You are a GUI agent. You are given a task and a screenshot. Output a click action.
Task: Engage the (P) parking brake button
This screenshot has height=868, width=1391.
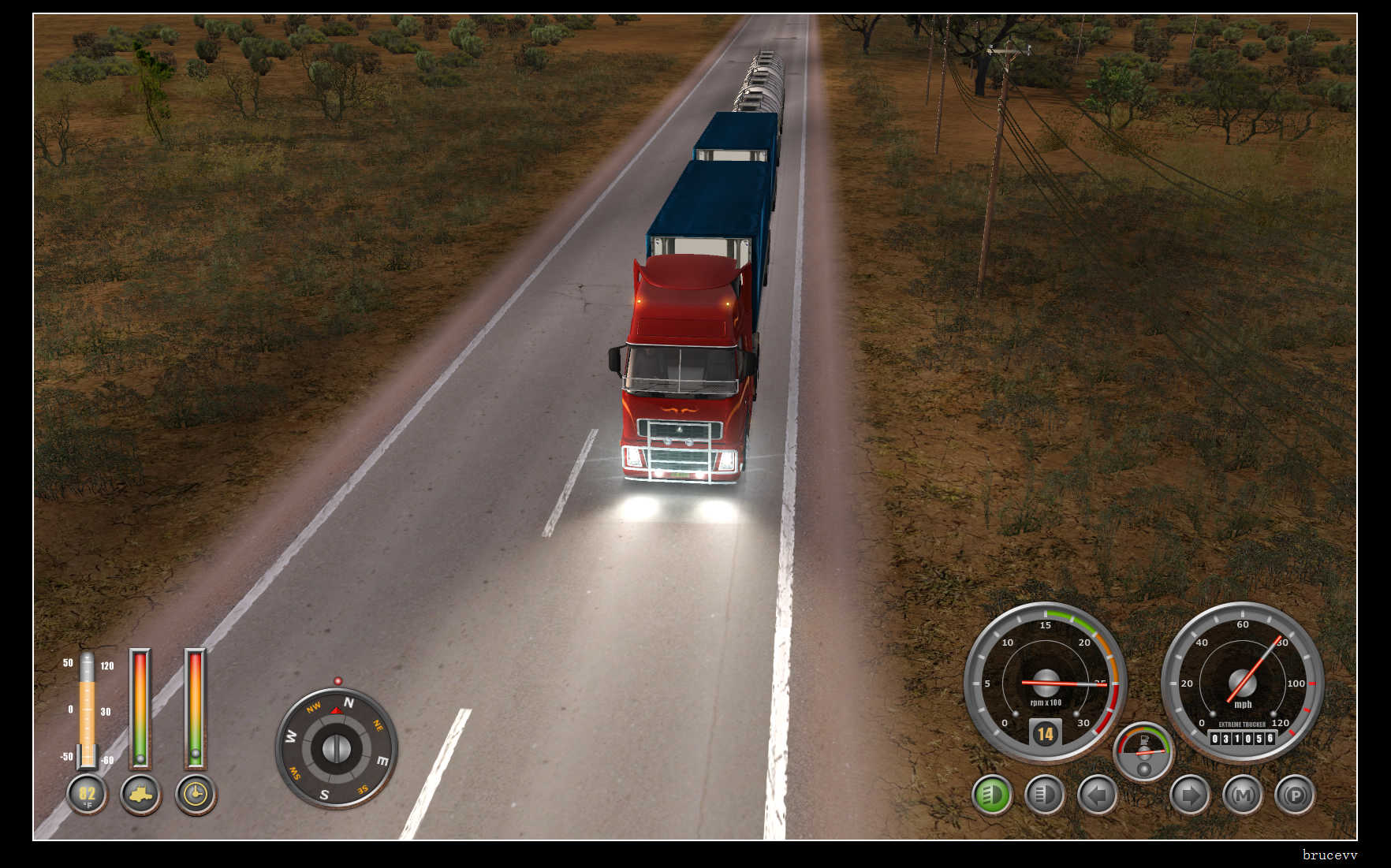pyautogui.click(x=1295, y=795)
